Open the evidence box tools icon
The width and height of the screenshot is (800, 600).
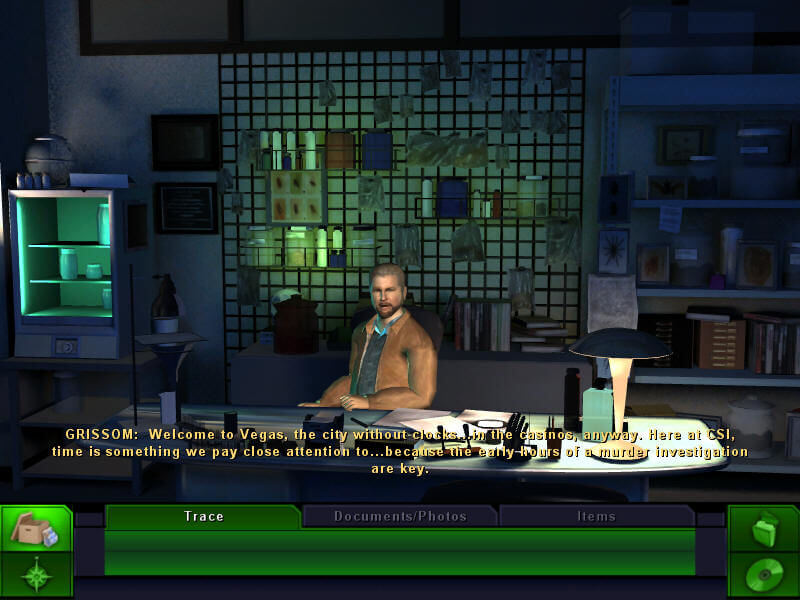(x=36, y=529)
